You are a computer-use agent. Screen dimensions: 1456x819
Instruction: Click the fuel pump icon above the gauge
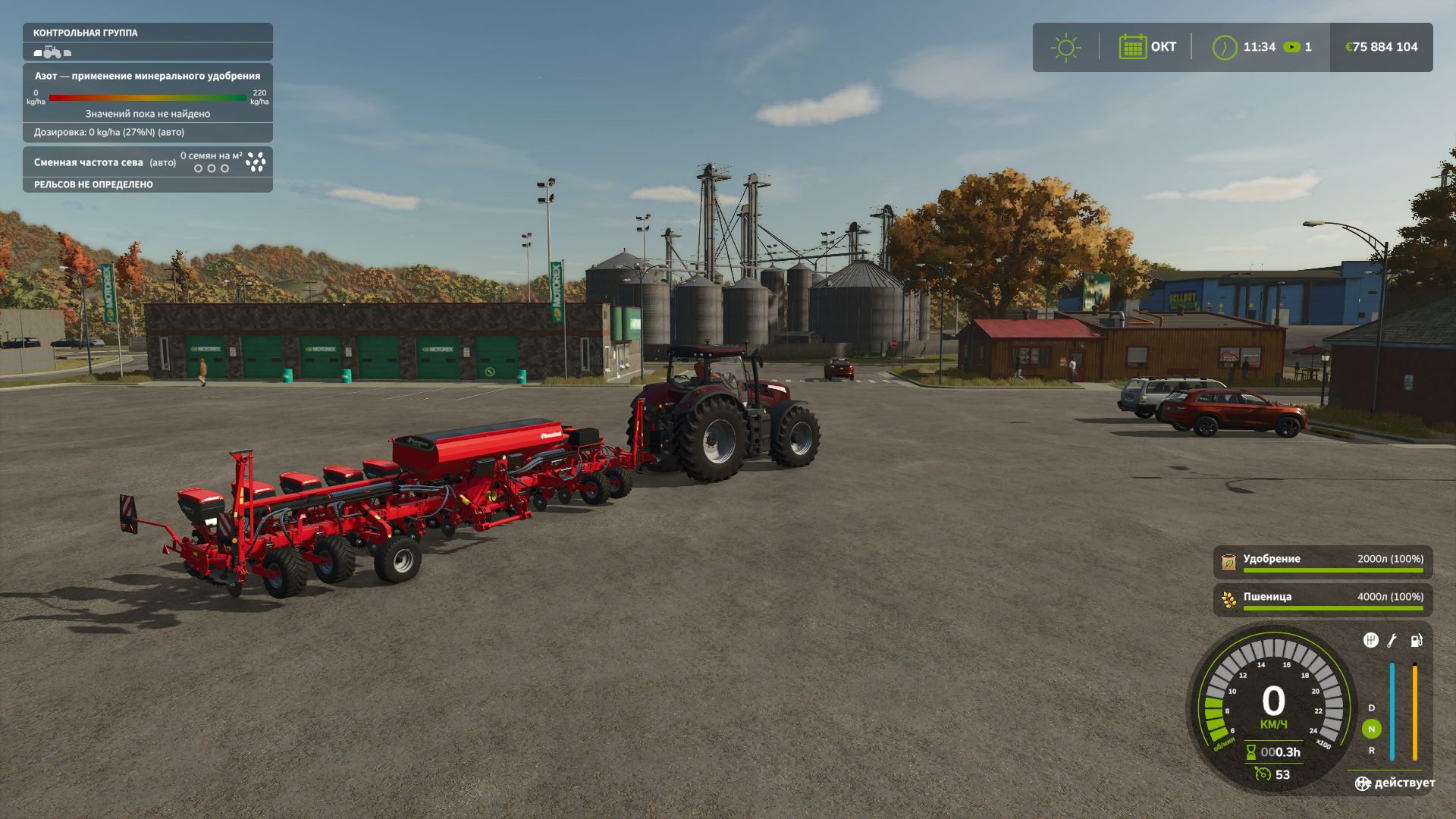(x=1416, y=641)
